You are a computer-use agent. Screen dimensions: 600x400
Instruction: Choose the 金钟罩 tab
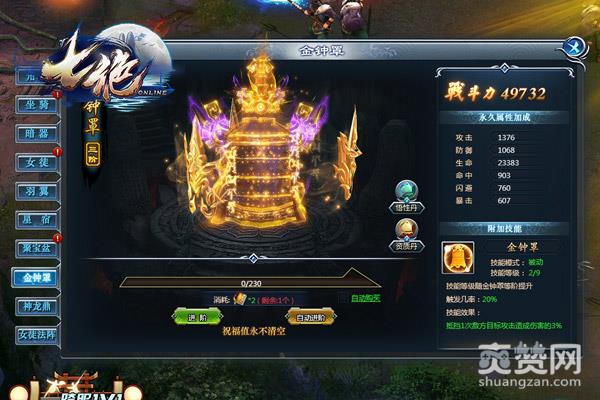33,277
